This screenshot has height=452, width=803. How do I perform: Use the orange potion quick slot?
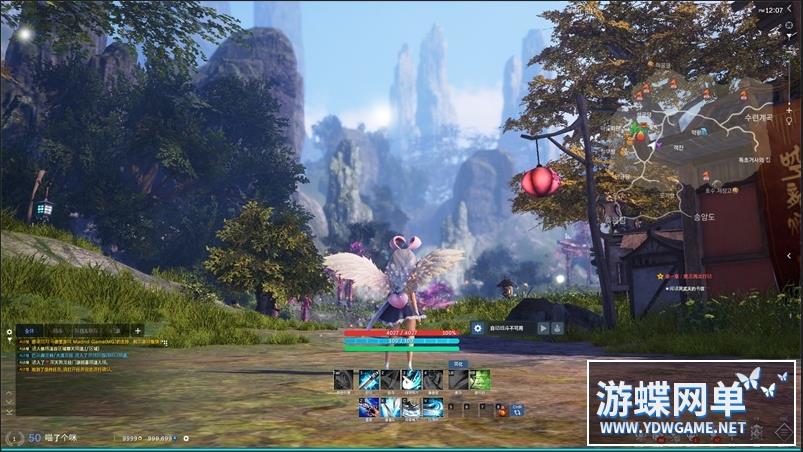(x=500, y=409)
